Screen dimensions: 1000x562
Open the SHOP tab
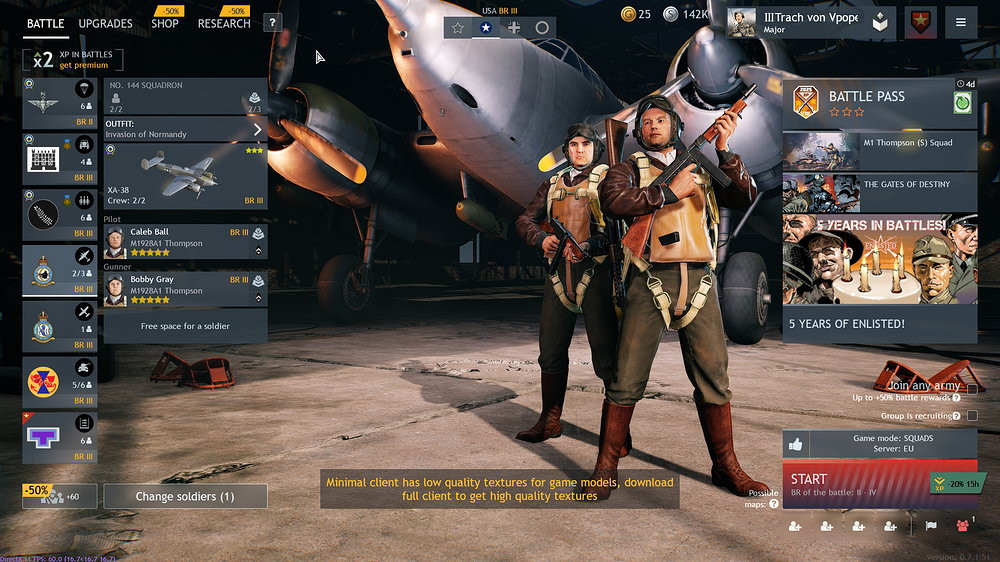(x=165, y=23)
